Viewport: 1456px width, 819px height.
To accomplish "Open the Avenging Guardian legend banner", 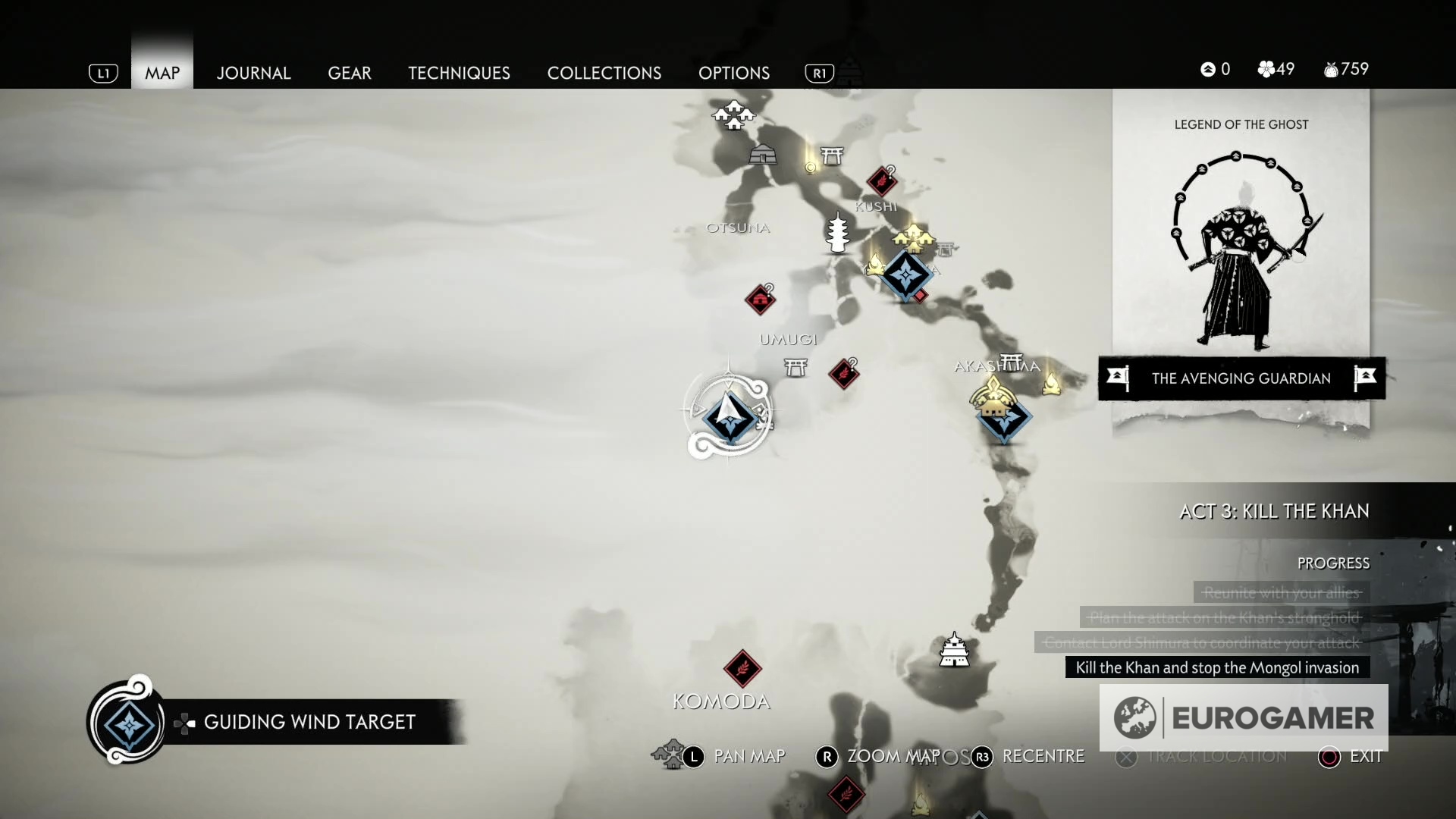I will point(1241,378).
